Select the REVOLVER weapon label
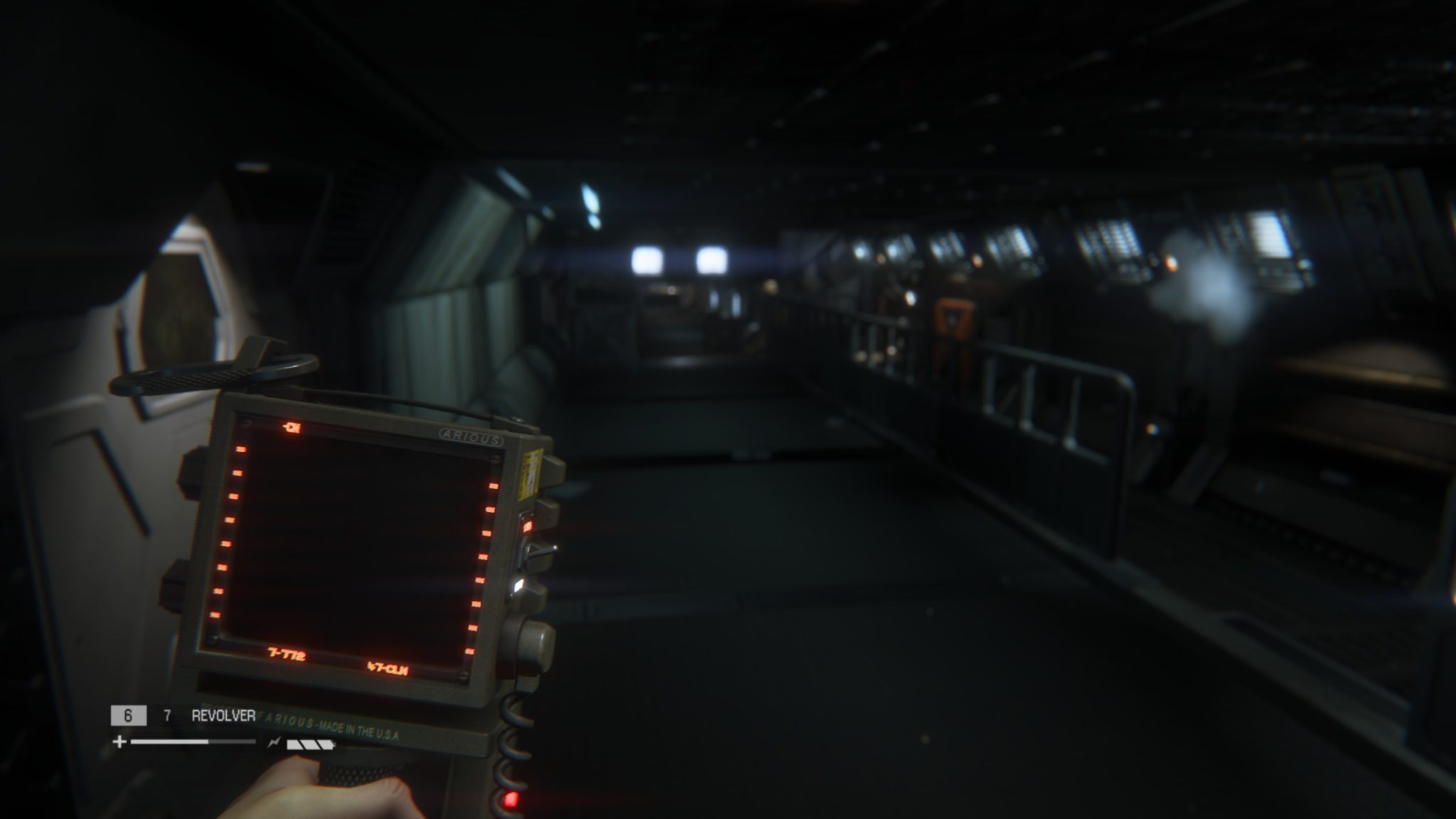1456x819 pixels. (x=223, y=717)
